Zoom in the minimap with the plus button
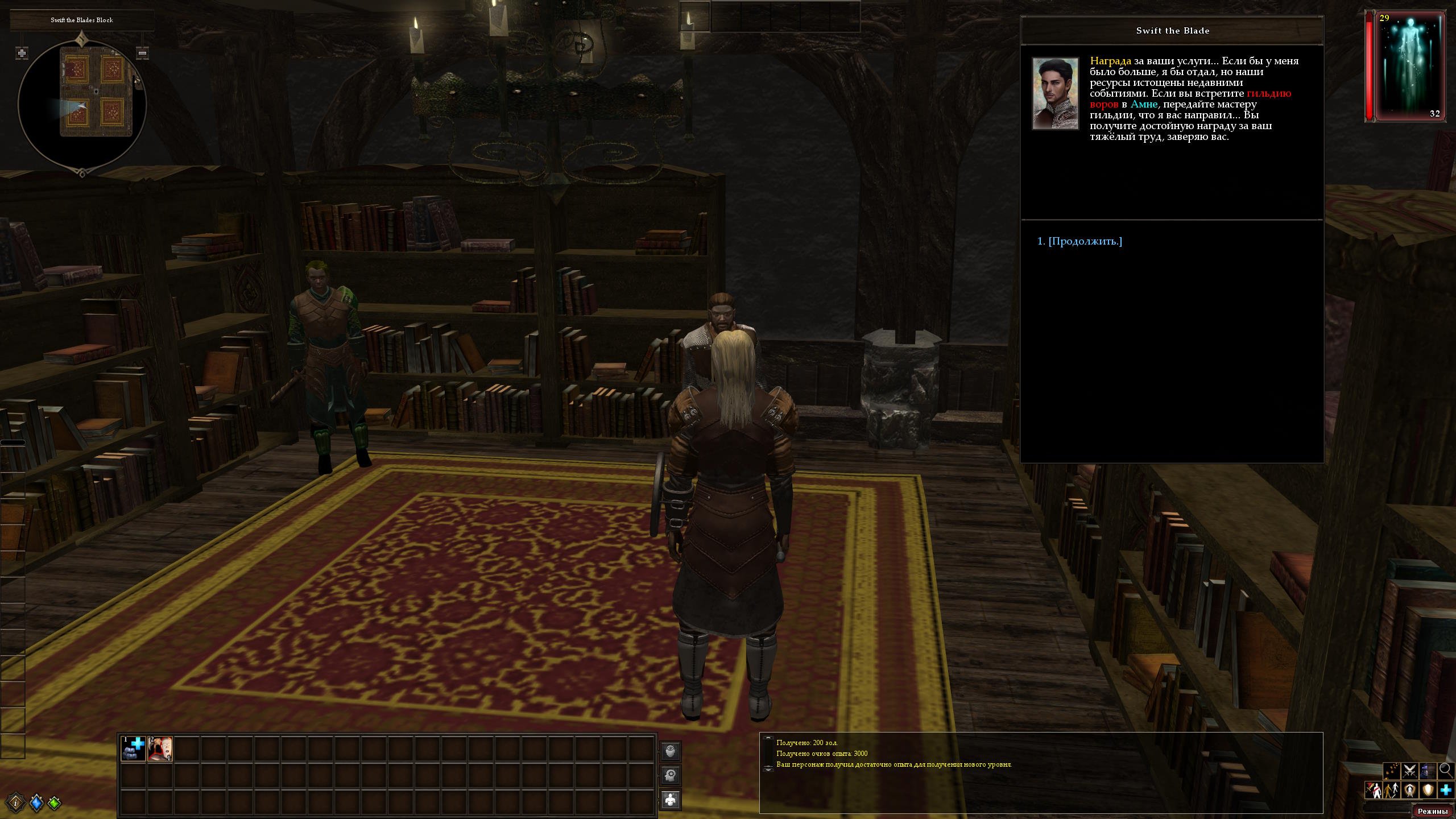 22,53
